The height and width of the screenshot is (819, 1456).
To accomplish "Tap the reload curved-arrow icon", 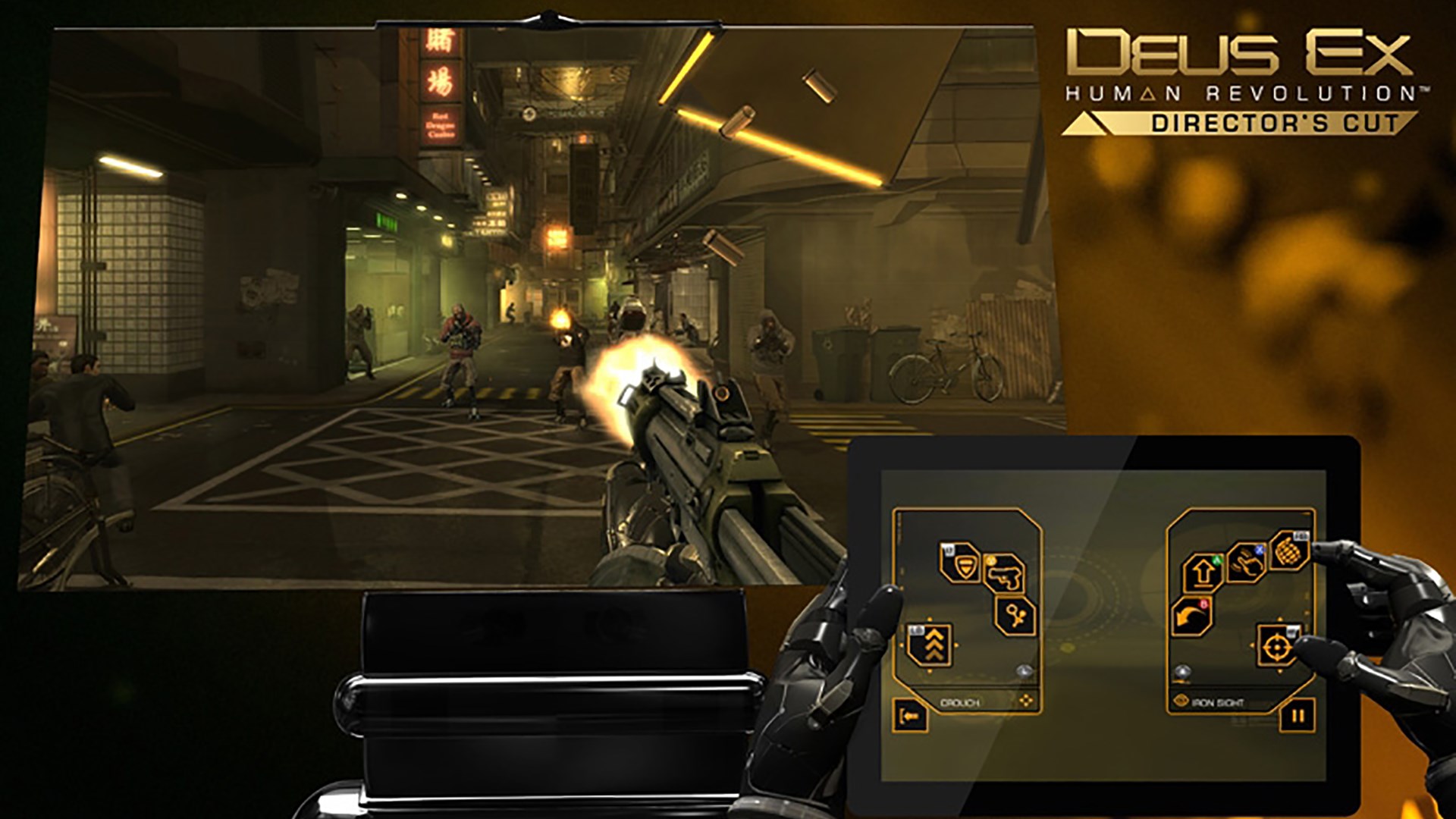I will pyautogui.click(x=1190, y=616).
